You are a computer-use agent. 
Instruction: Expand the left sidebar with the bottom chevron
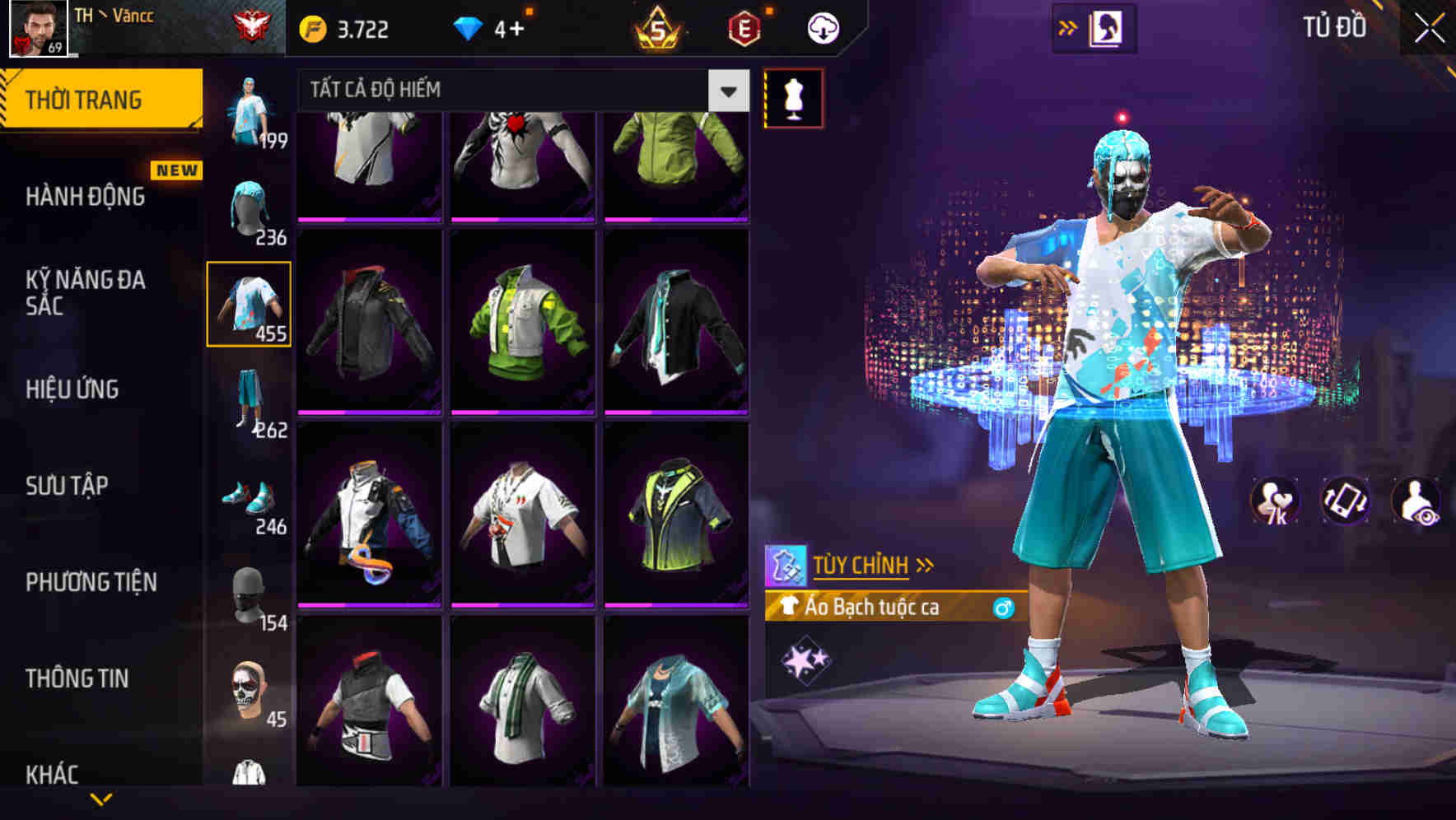tap(99, 797)
